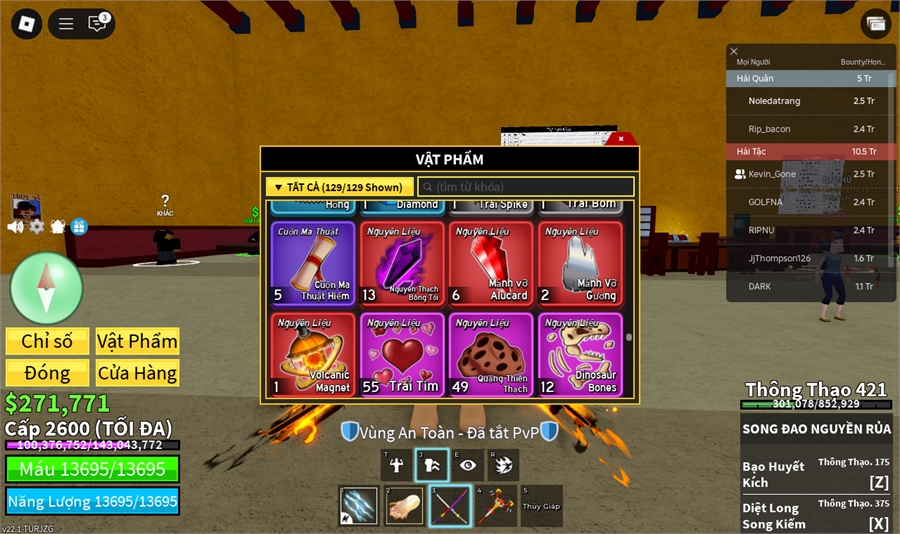Pick the Mảnh Vỡ Gương item
Viewport: 900px width, 534px height.
click(x=580, y=262)
